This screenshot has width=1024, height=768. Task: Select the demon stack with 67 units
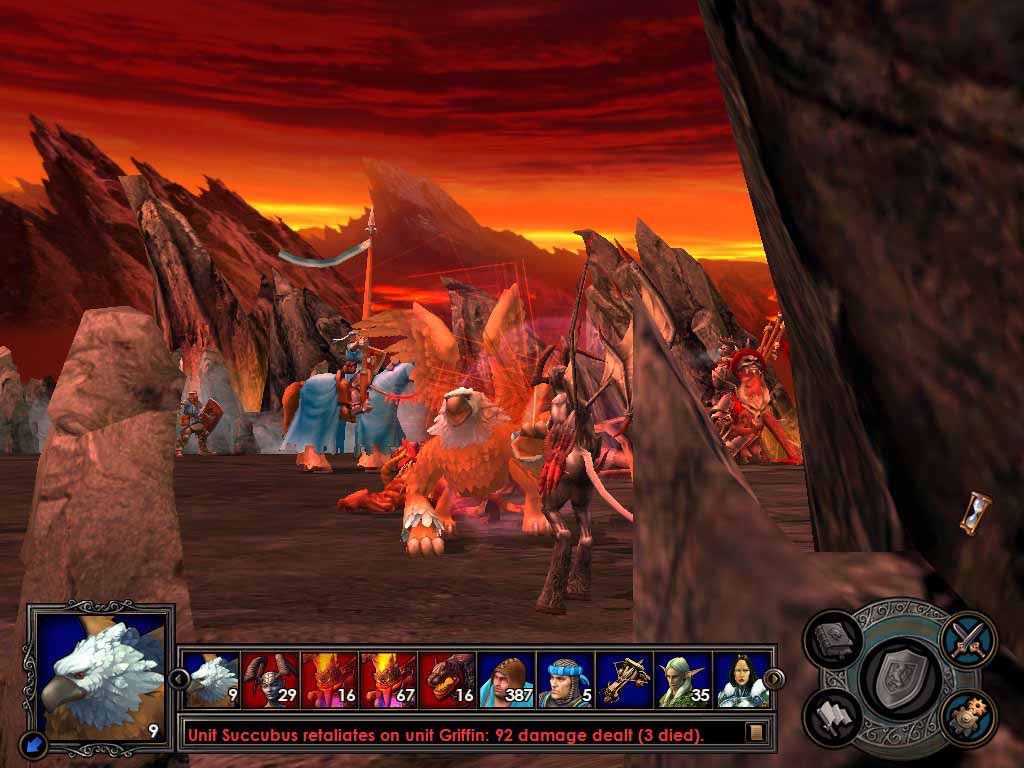click(388, 680)
